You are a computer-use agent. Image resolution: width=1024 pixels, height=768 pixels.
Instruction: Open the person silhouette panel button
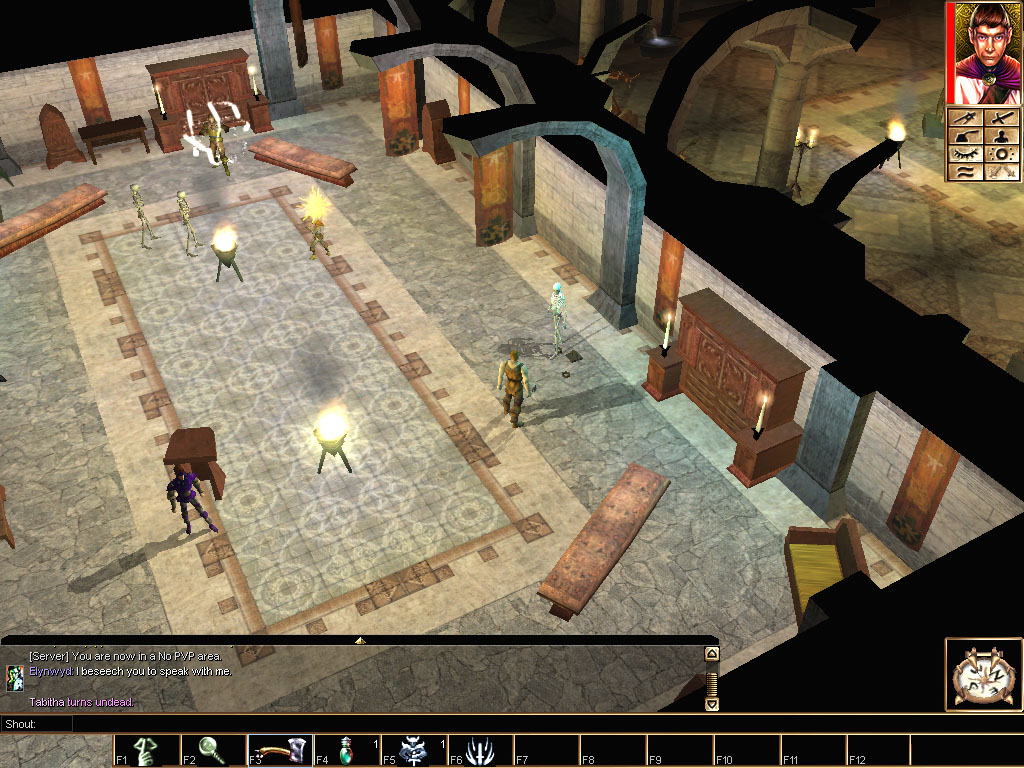pyautogui.click(x=1000, y=137)
